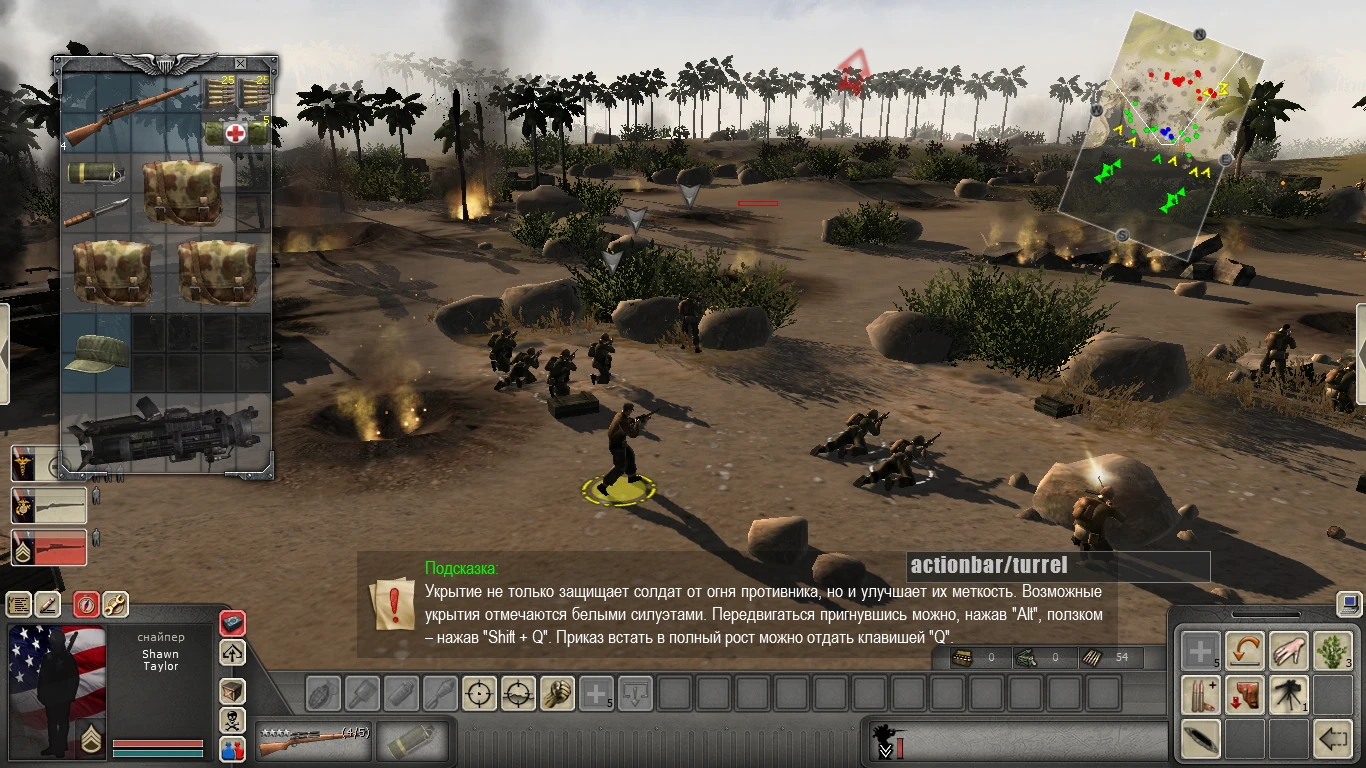Click the deployable tripod weapon icon
Viewport: 1366px width, 768px height.
(x=1288, y=693)
